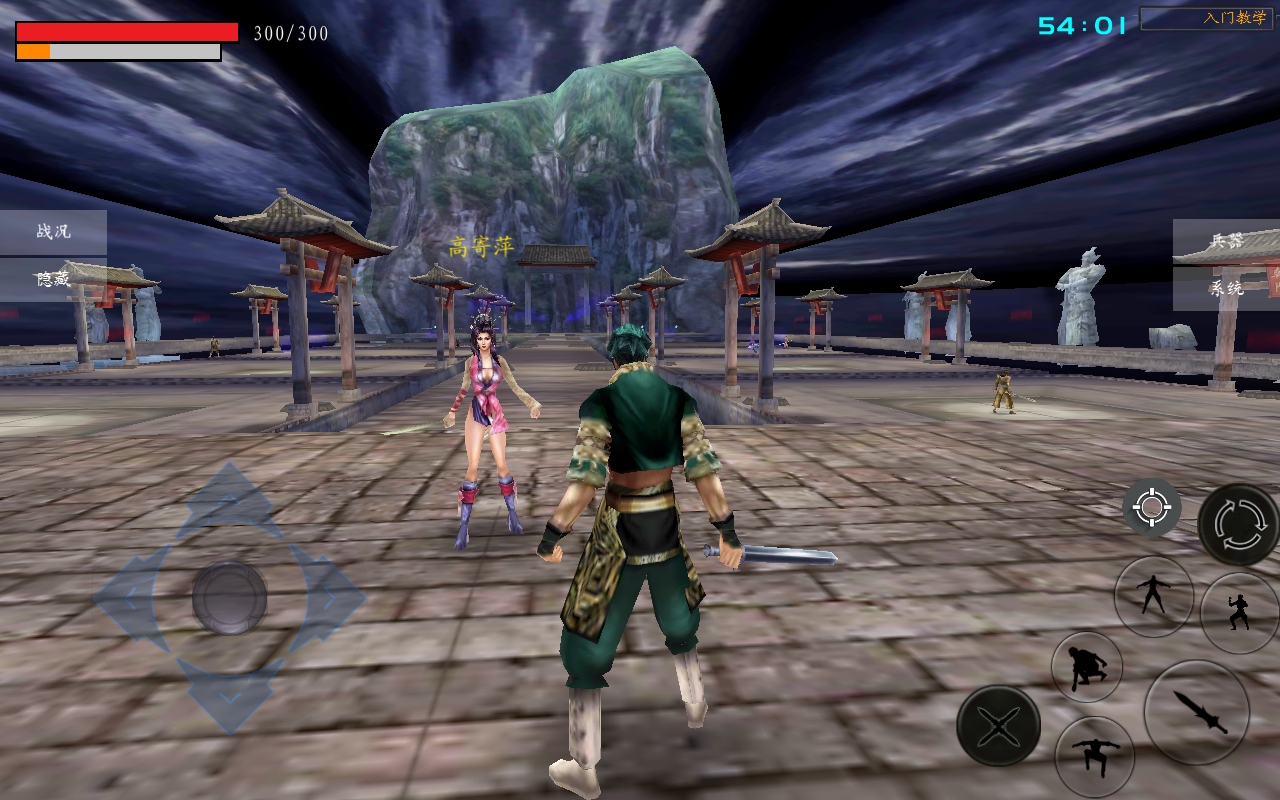Tap the crossed blades button
The height and width of the screenshot is (800, 1280).
point(998,726)
